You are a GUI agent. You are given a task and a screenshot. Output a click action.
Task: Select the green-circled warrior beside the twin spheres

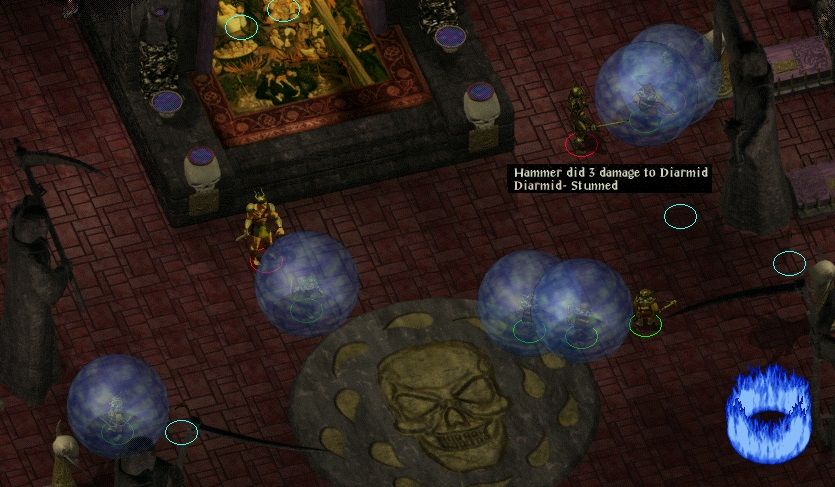pos(647,310)
